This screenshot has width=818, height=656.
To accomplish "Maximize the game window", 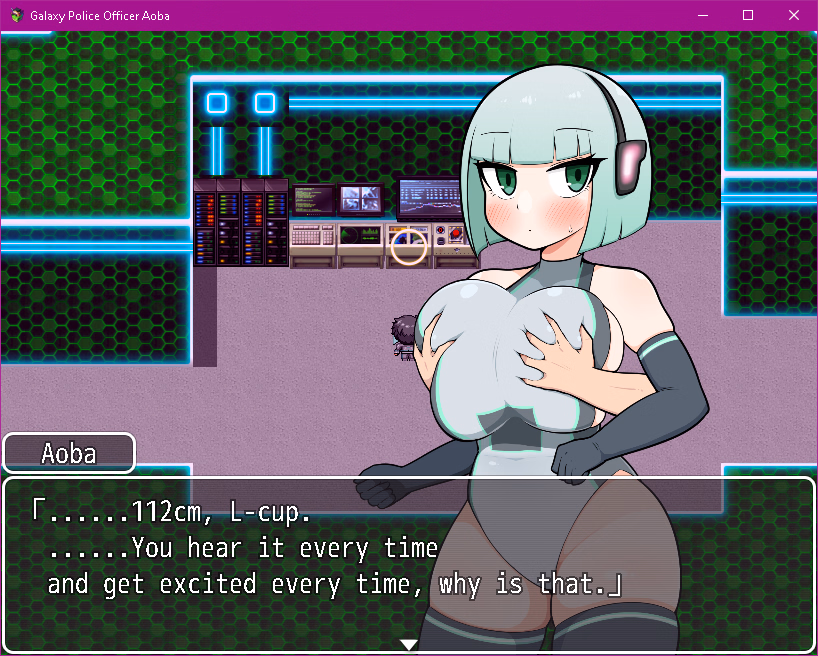I will click(748, 15).
